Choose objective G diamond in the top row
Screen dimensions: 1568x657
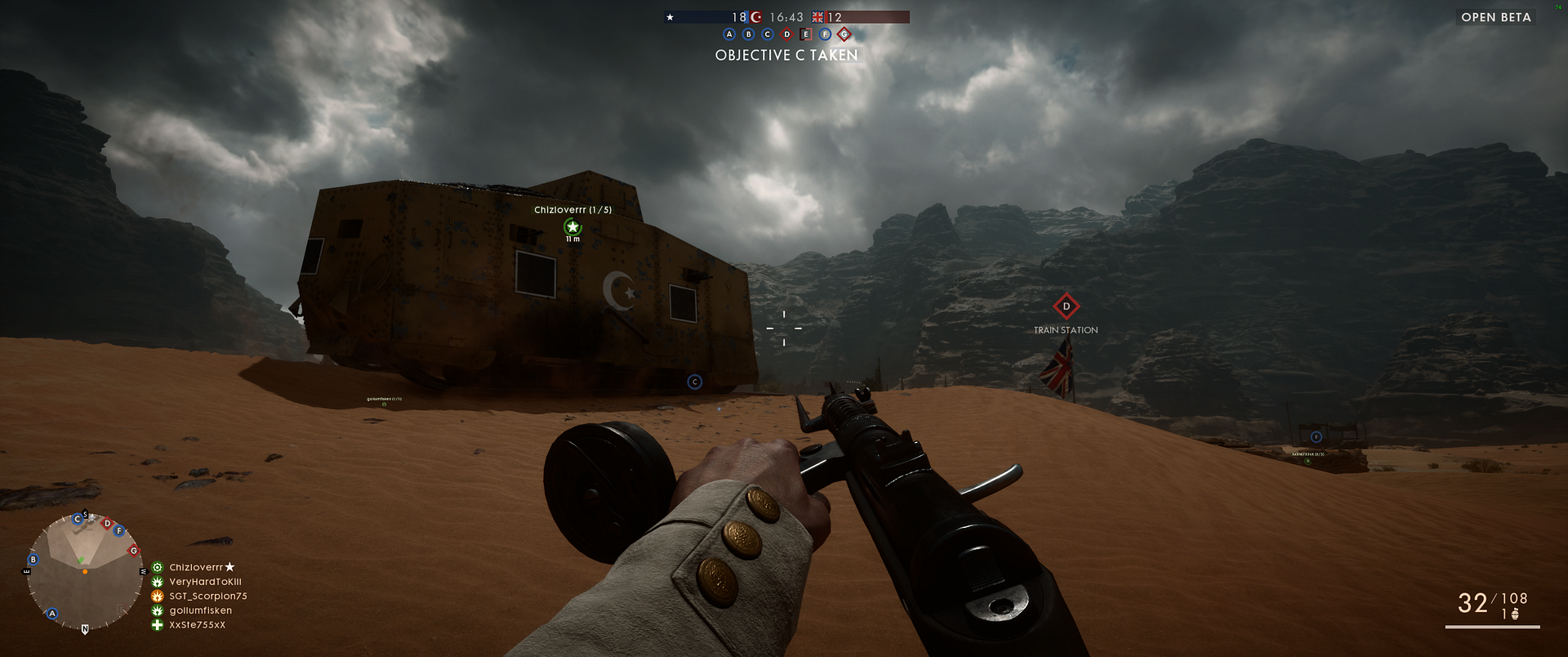844,34
